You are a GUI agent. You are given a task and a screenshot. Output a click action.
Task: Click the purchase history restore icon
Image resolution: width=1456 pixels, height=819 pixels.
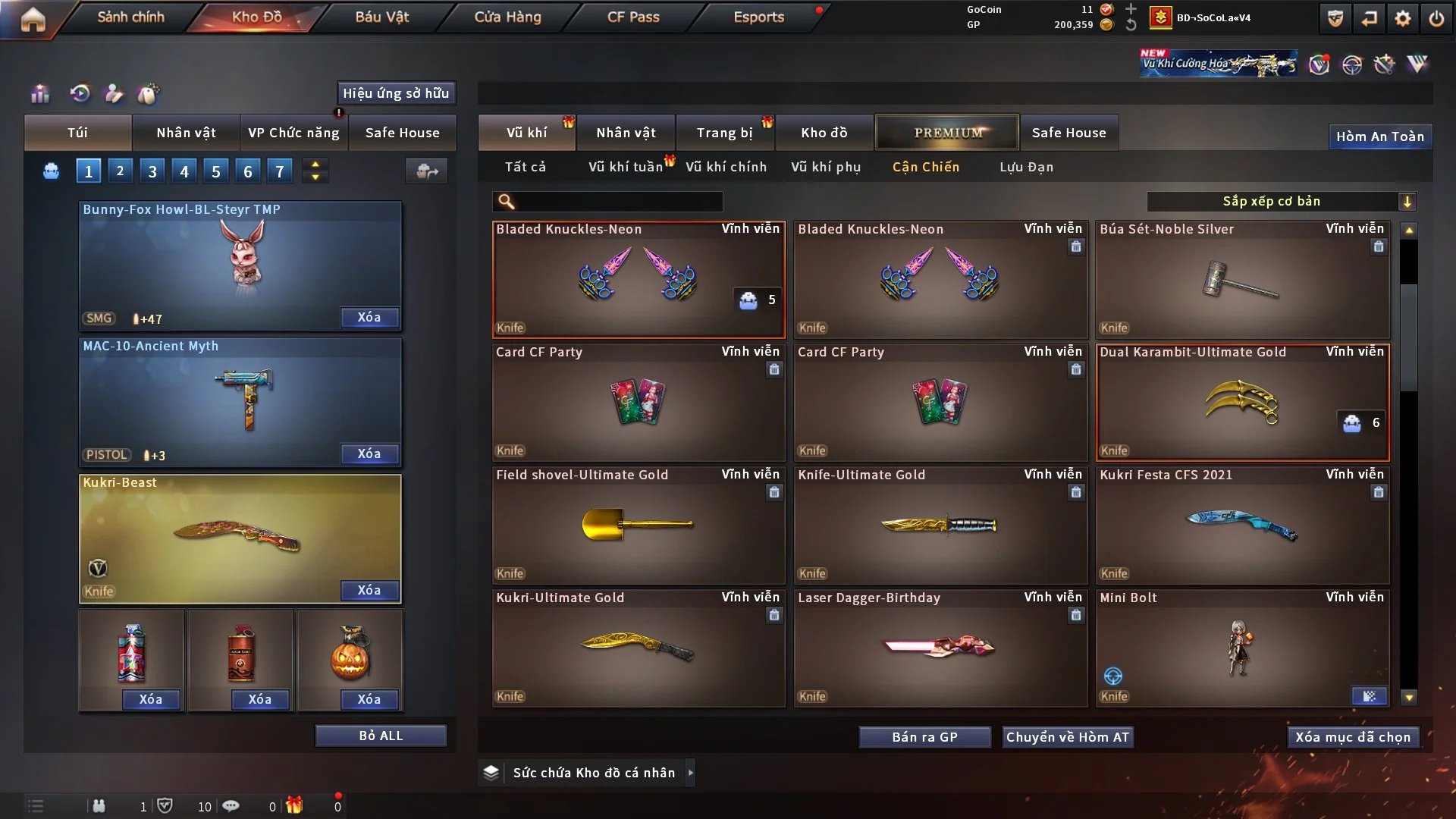(x=80, y=93)
